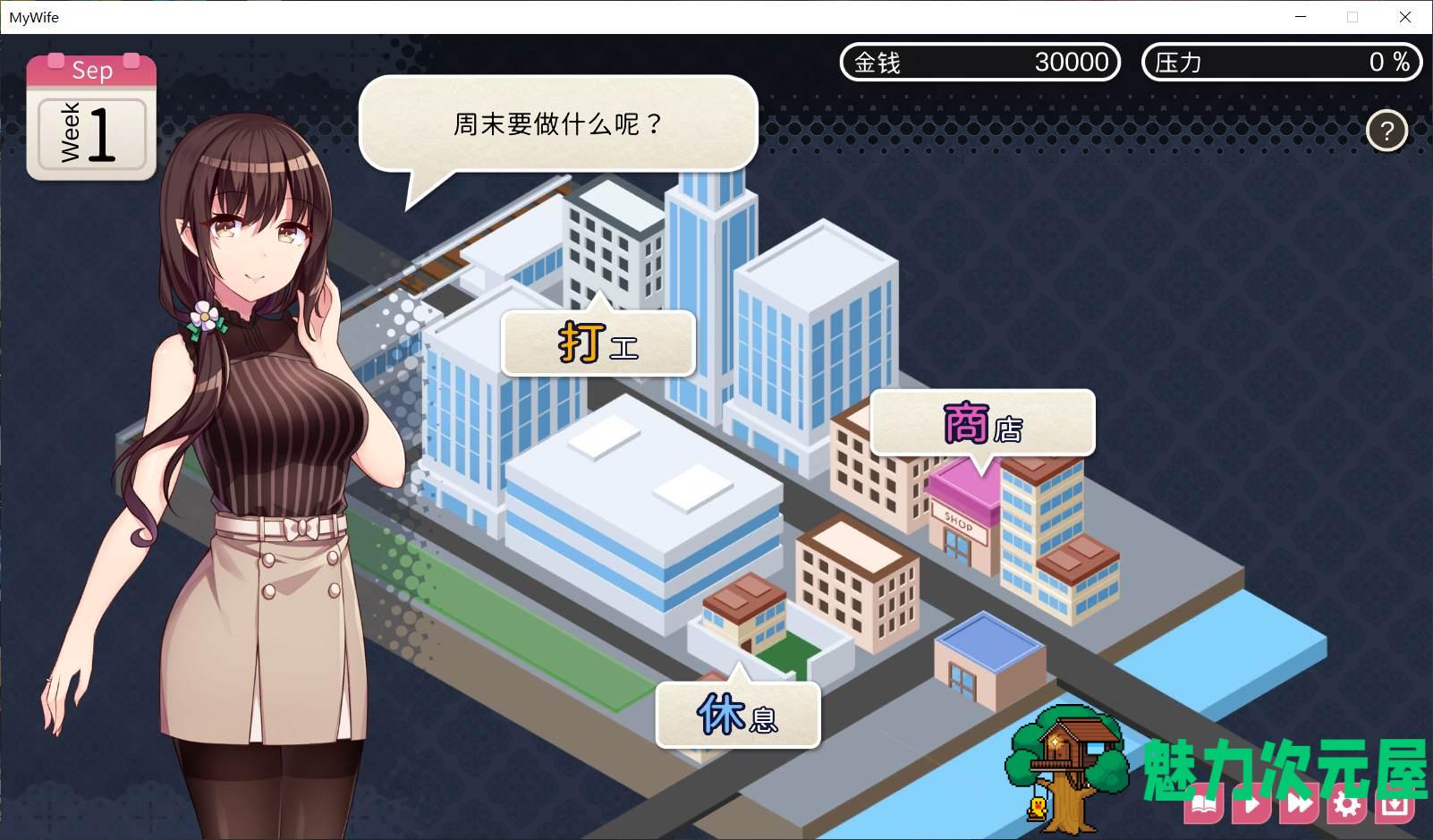
Task: Open help via the question mark icon
Action: [x=1387, y=131]
